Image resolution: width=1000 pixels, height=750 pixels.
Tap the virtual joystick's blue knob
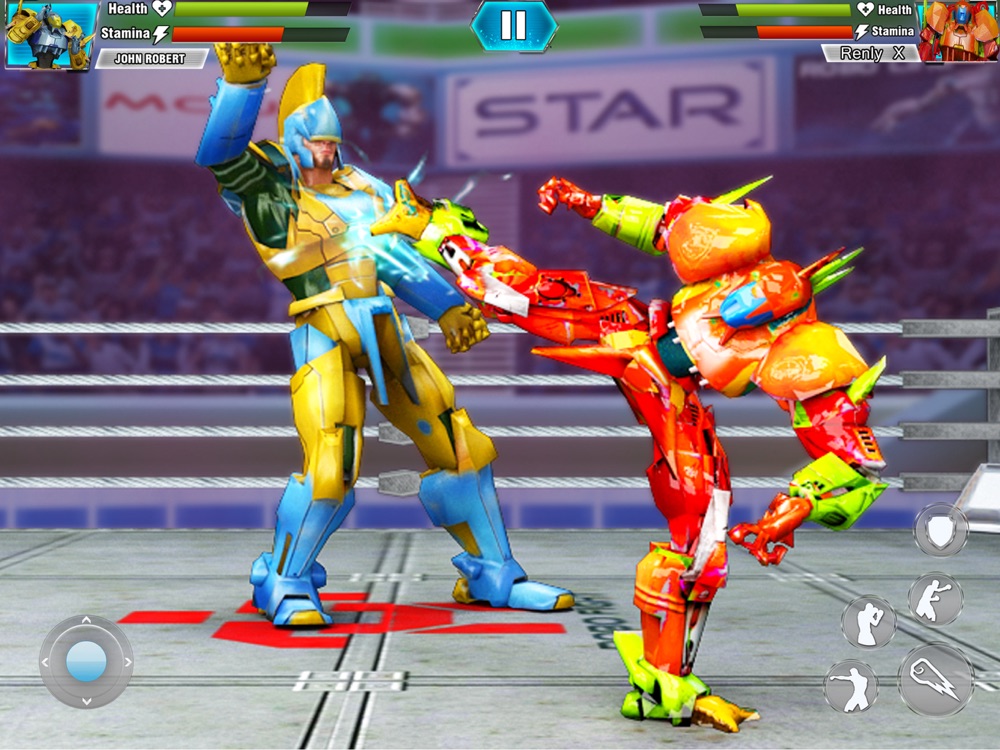coord(86,661)
